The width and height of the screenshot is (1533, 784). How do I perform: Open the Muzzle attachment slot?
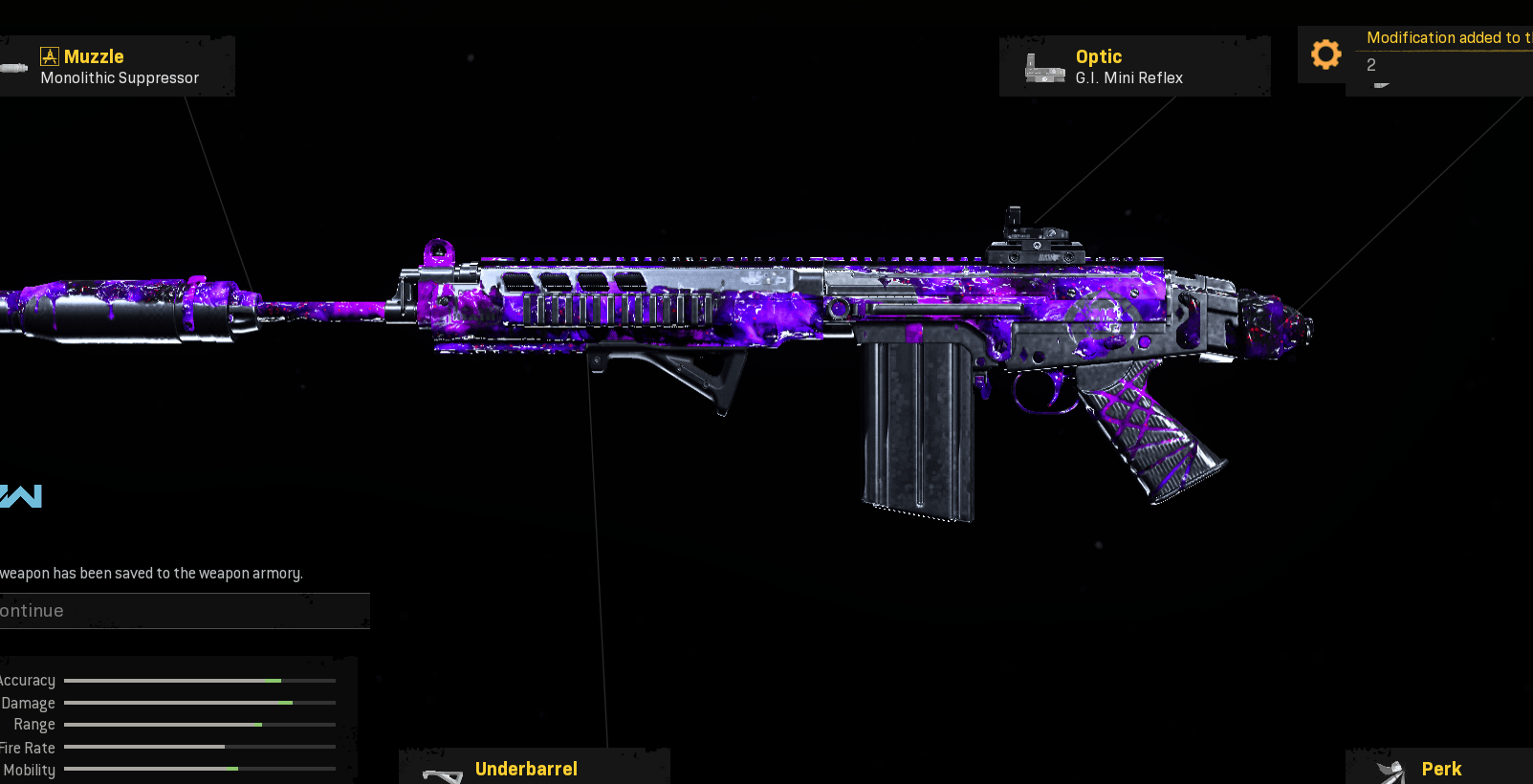coord(117,66)
